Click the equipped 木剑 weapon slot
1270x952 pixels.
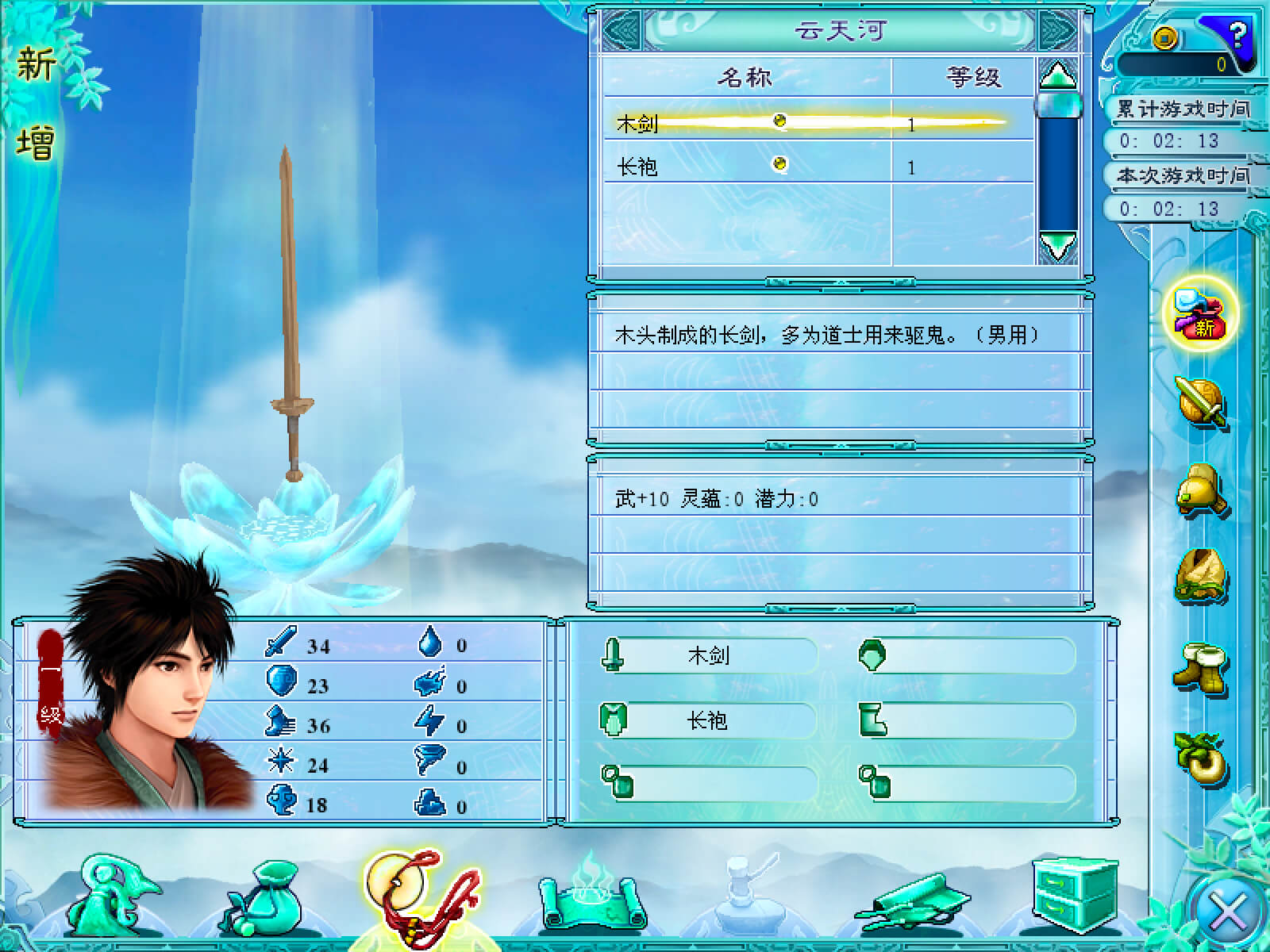tap(708, 655)
